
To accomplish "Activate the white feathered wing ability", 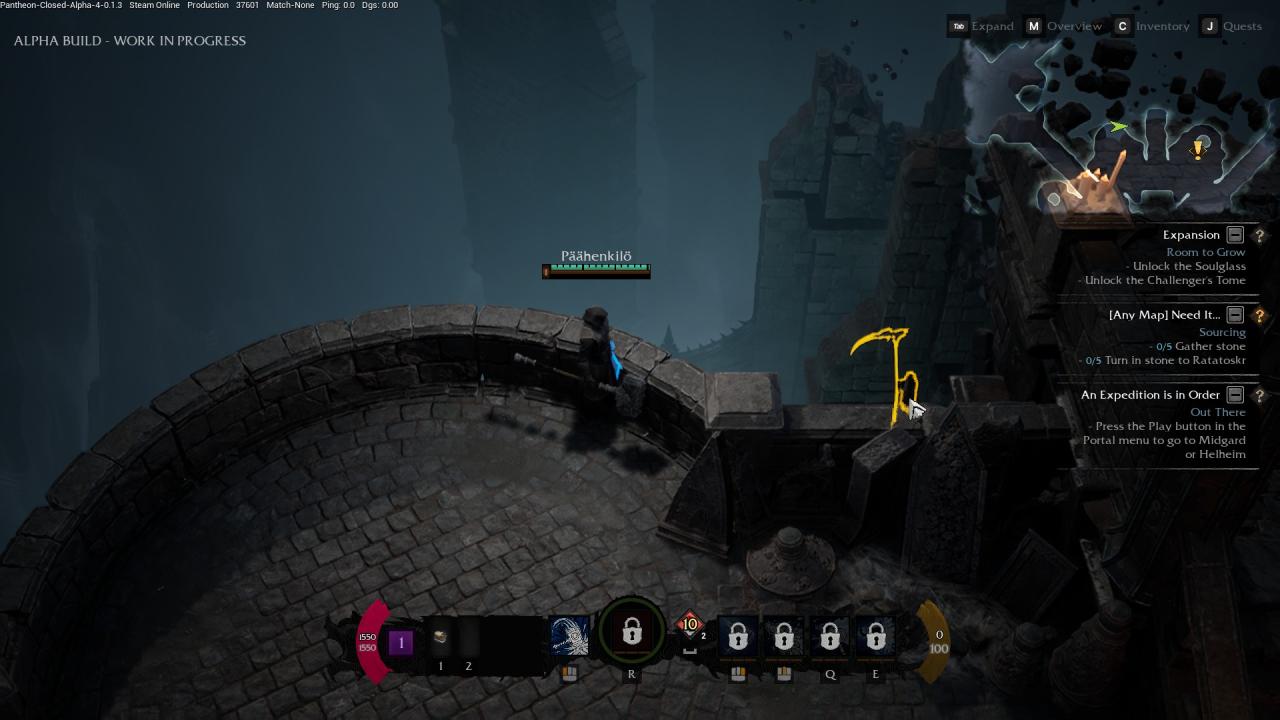I will pyautogui.click(x=570, y=636).
